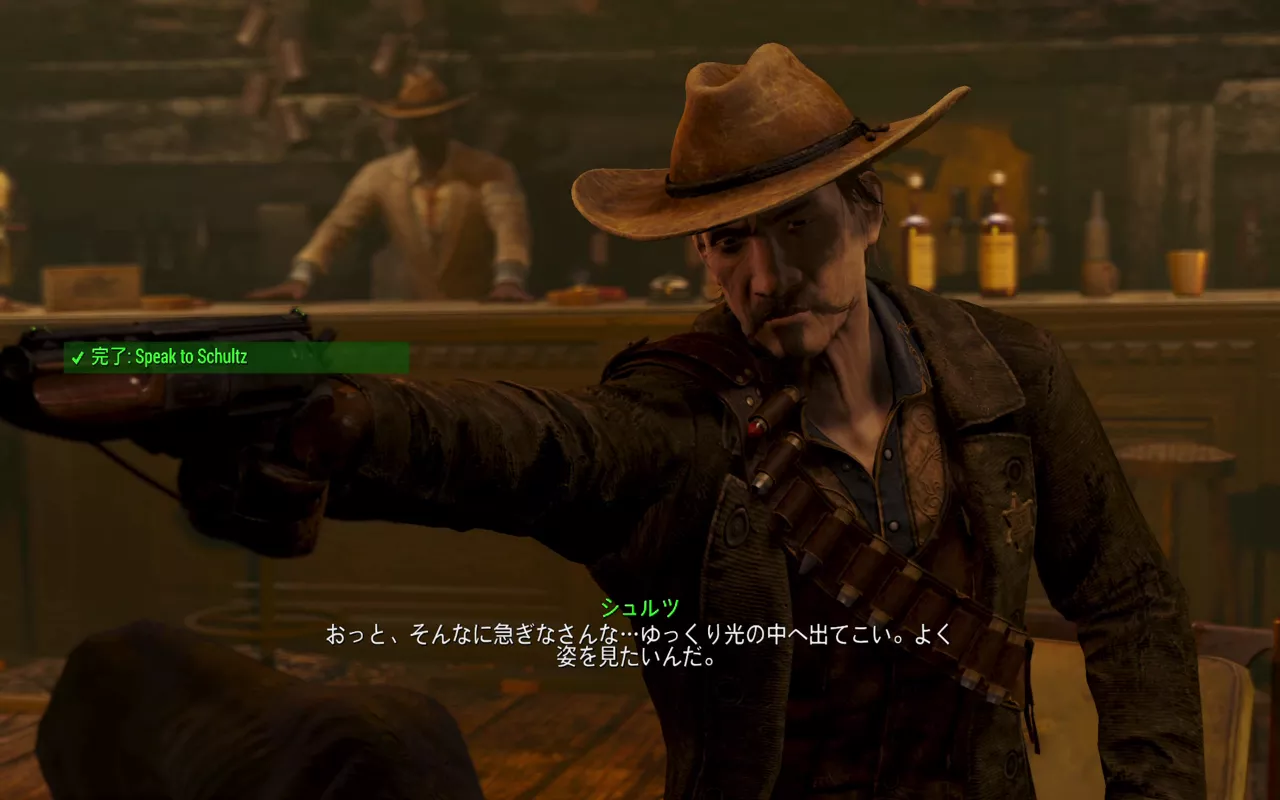
Task: Click the drinking cup at the bar's right edge
Action: (1185, 270)
